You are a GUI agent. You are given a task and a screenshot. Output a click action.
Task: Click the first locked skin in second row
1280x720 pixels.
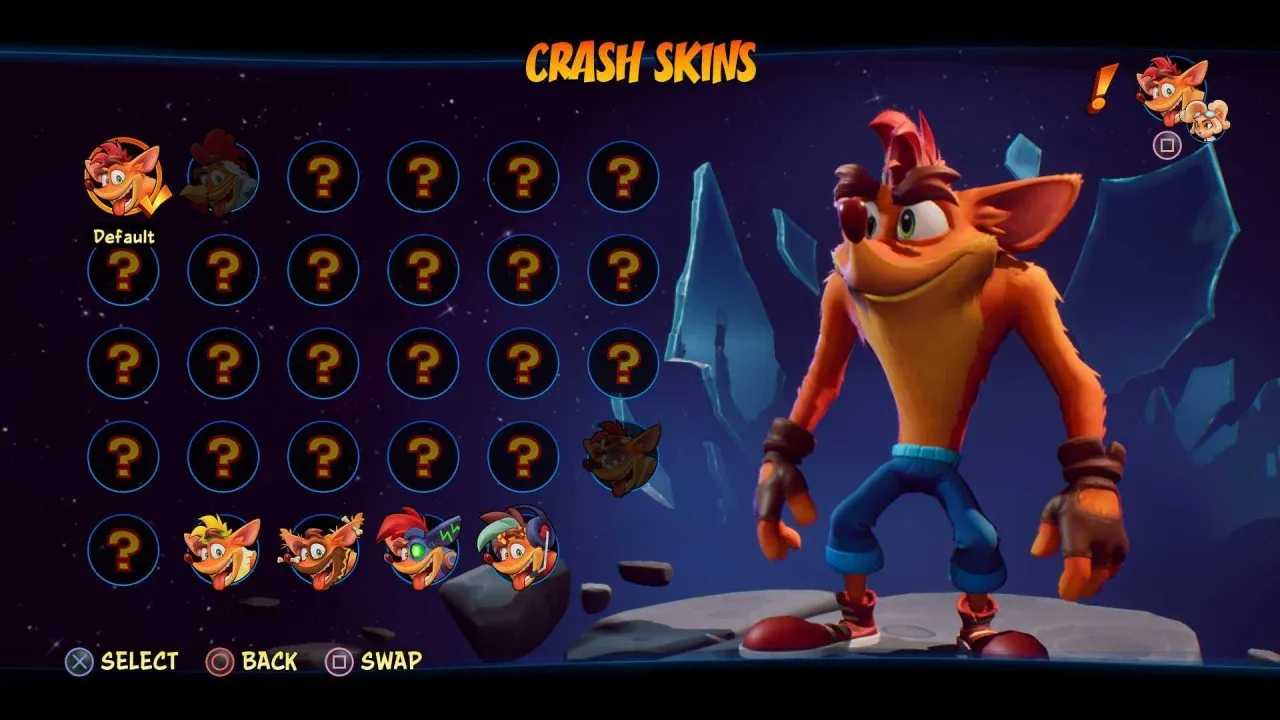click(123, 272)
